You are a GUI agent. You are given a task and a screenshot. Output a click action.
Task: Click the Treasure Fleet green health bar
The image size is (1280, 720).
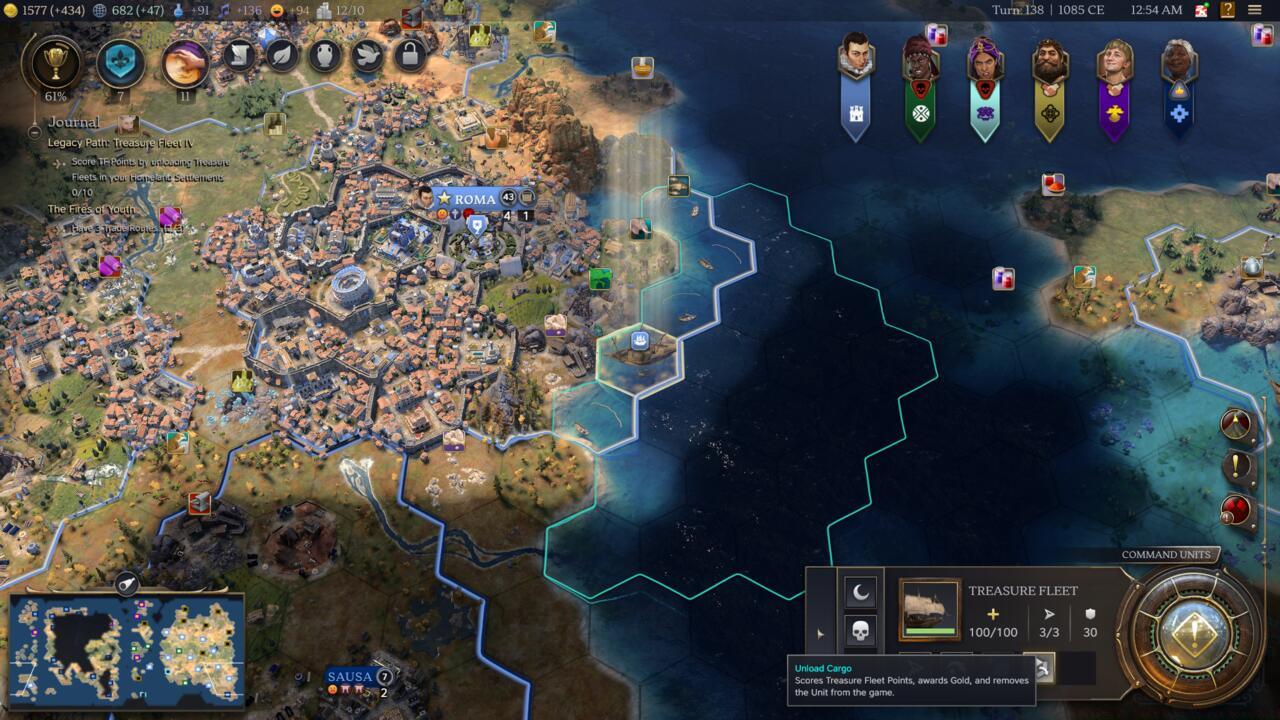[x=933, y=630]
